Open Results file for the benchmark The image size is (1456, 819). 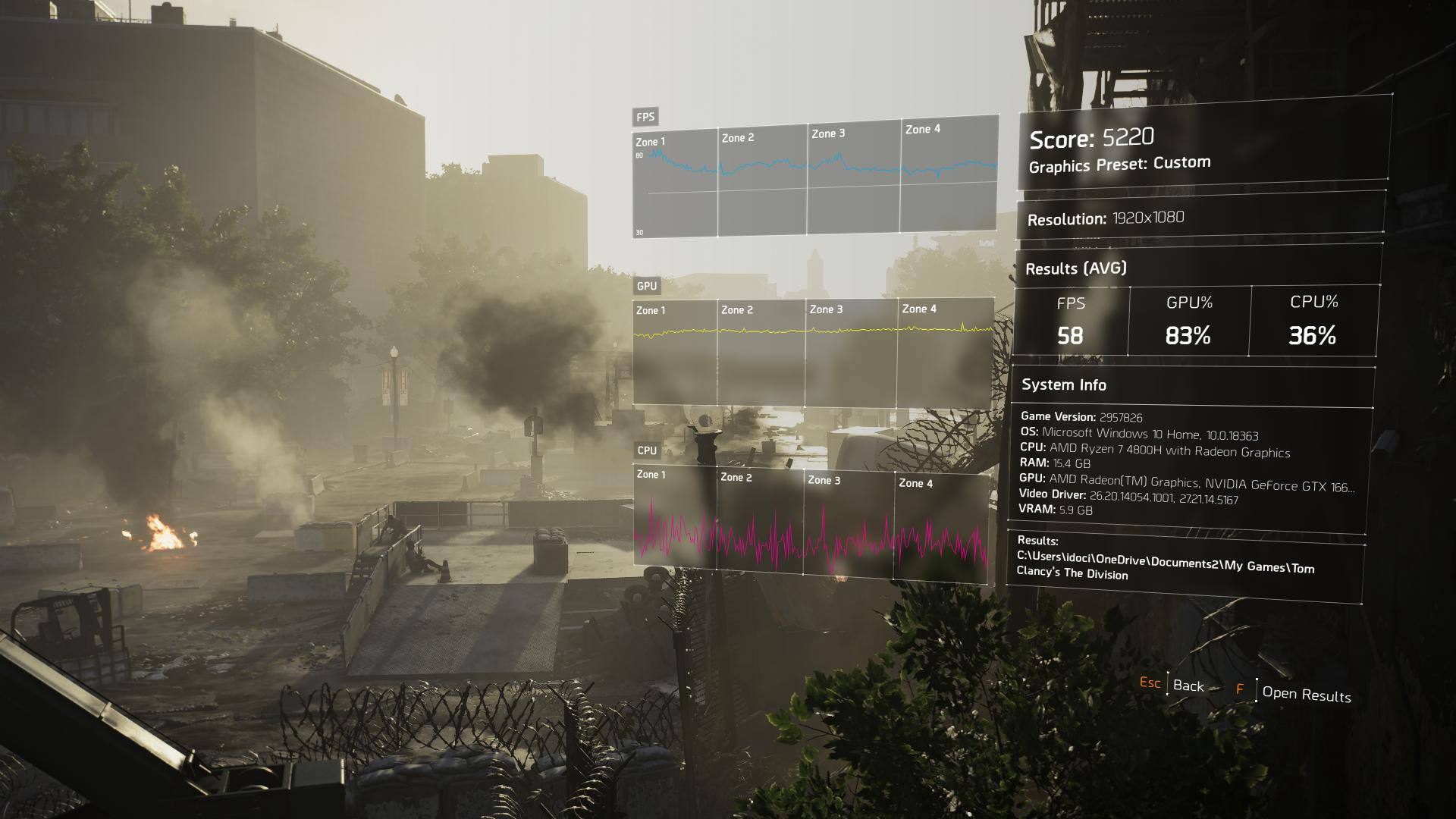pos(1306,694)
